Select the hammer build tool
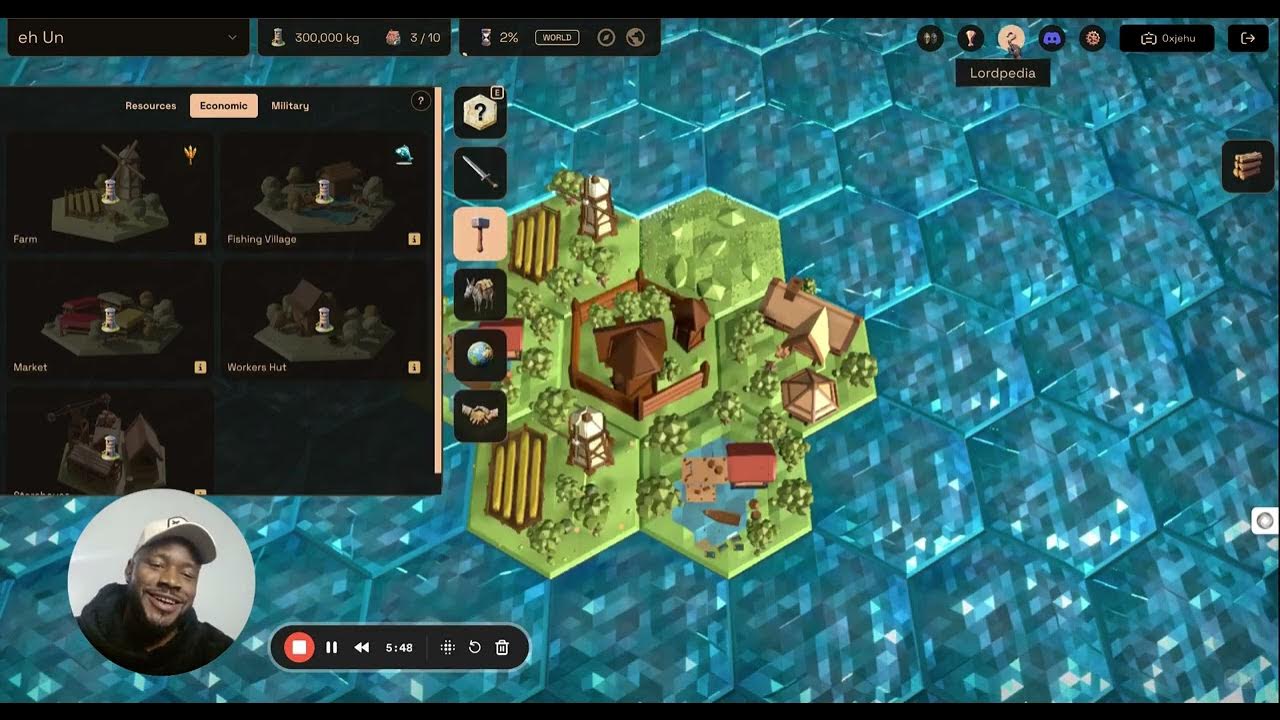 [480, 234]
